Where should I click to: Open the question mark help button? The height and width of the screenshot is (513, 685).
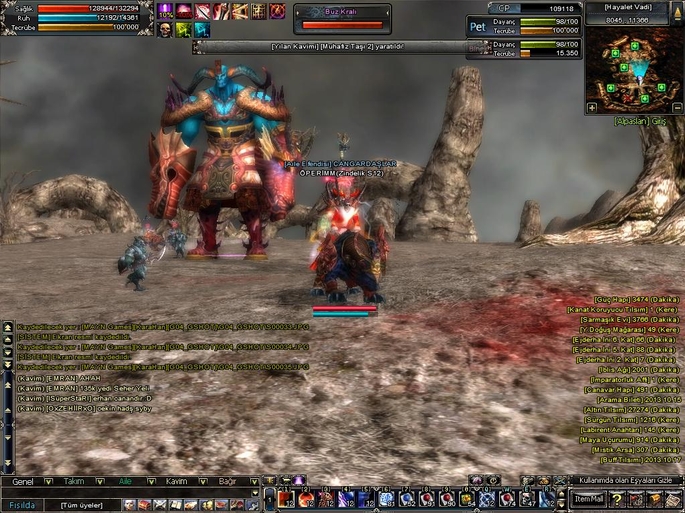click(x=619, y=499)
